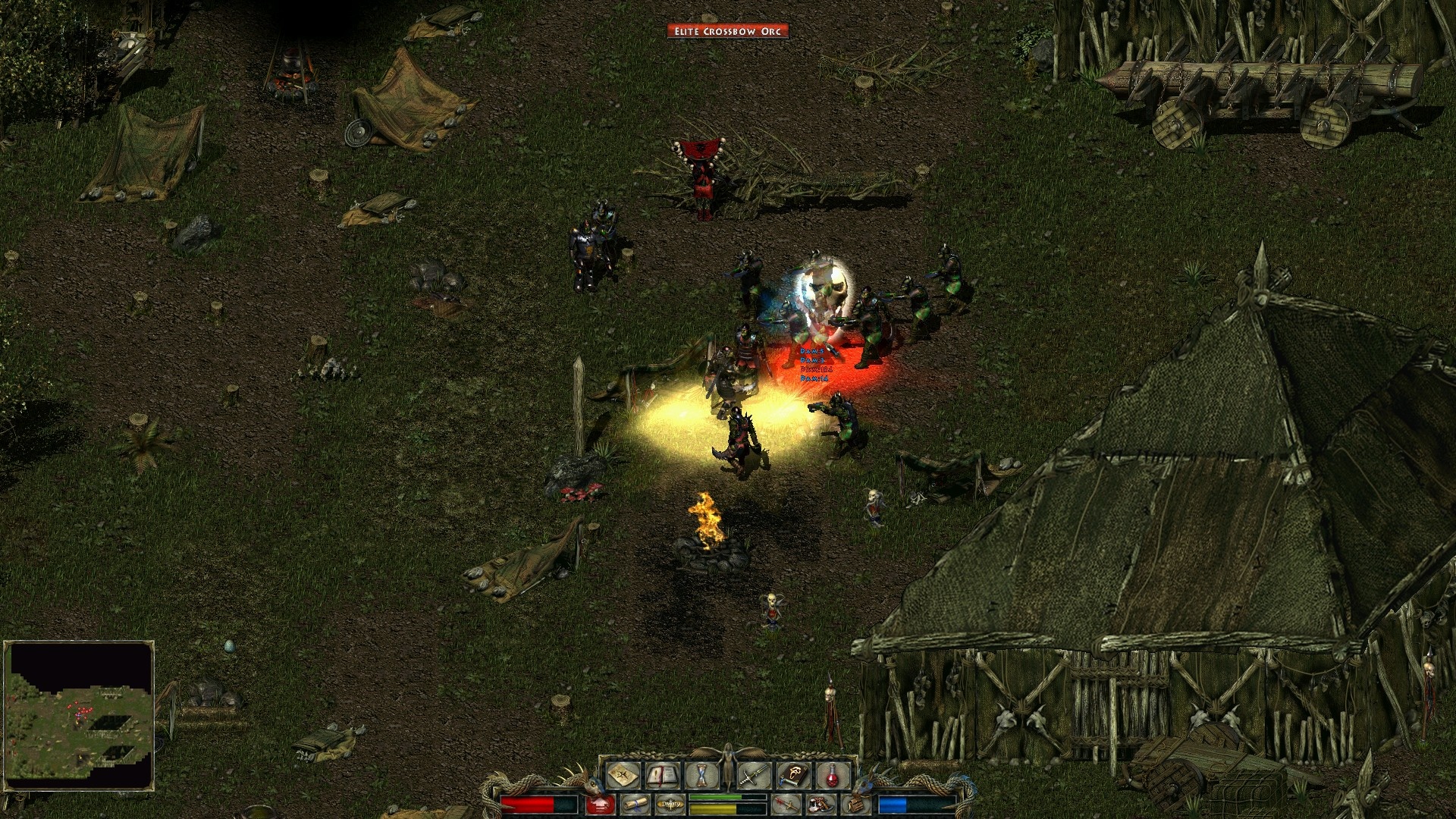Click the red upward-arrow level-up button
The height and width of the screenshot is (819, 1456).
point(600,805)
